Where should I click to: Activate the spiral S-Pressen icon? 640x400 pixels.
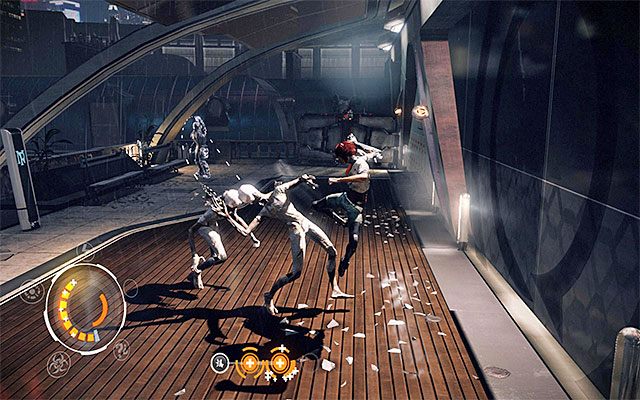click(121, 349)
